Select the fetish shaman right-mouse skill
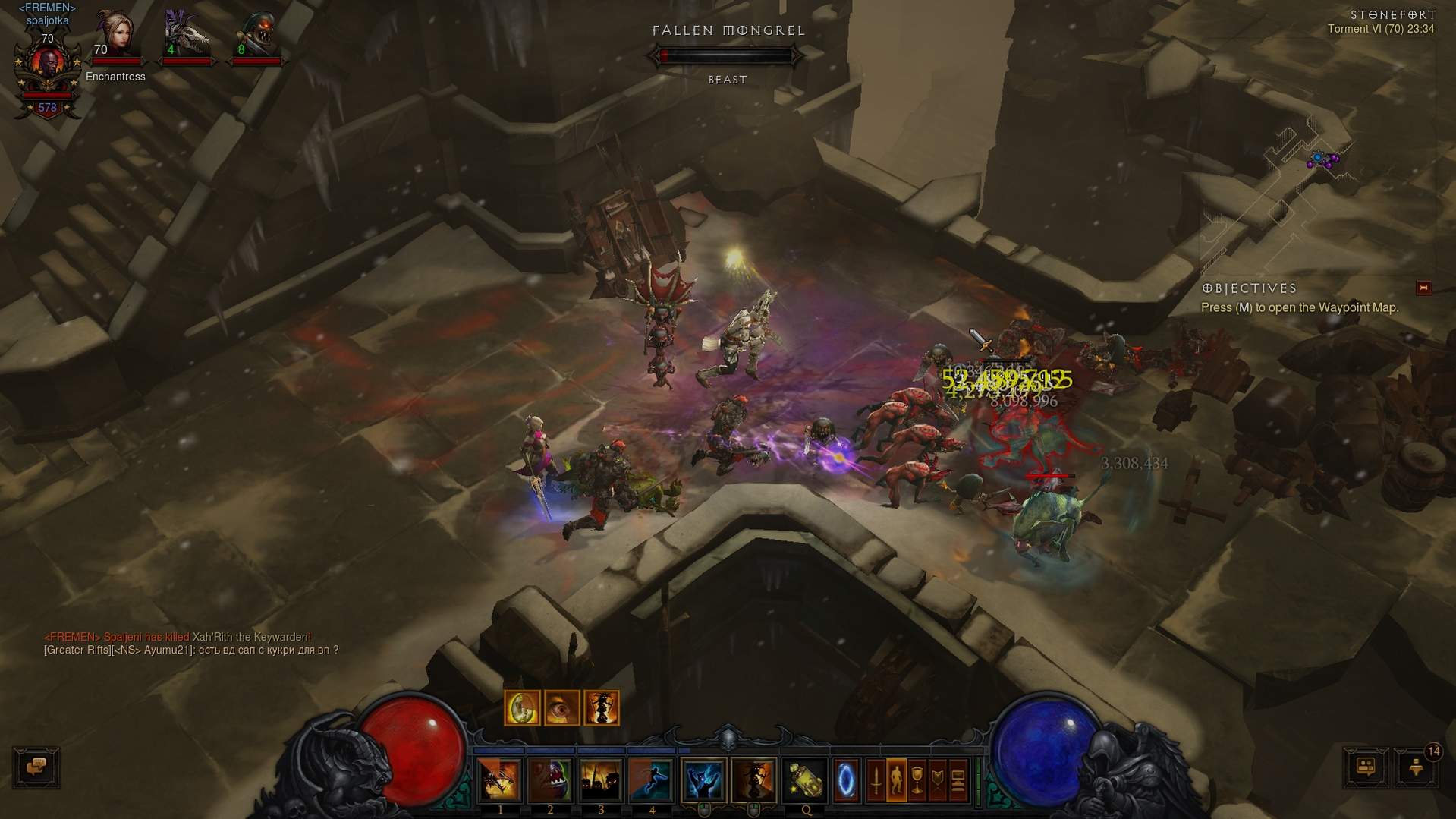Viewport: 1456px width, 819px height. pyautogui.click(x=753, y=780)
